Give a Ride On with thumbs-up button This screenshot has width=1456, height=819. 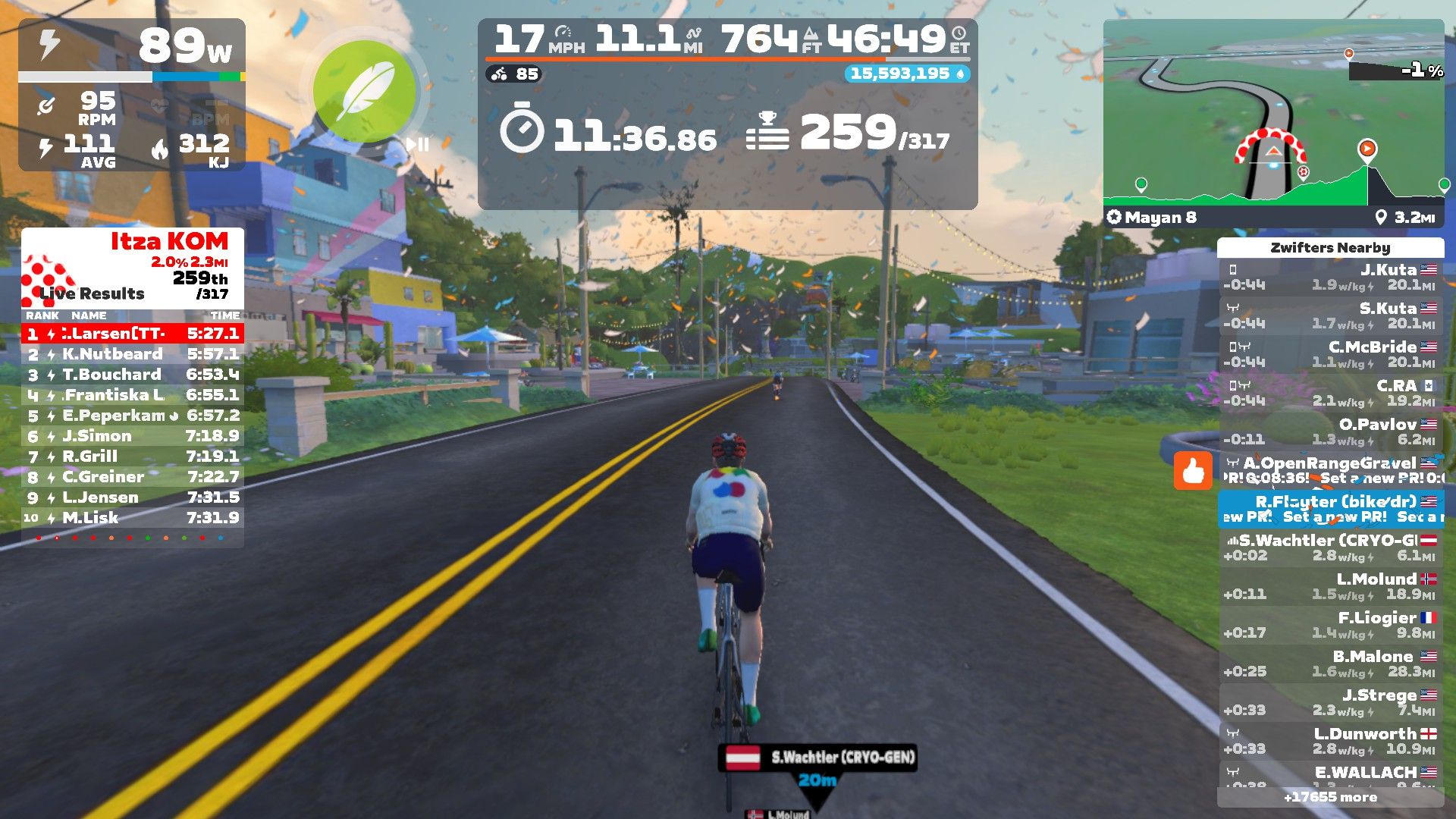pyautogui.click(x=1193, y=471)
